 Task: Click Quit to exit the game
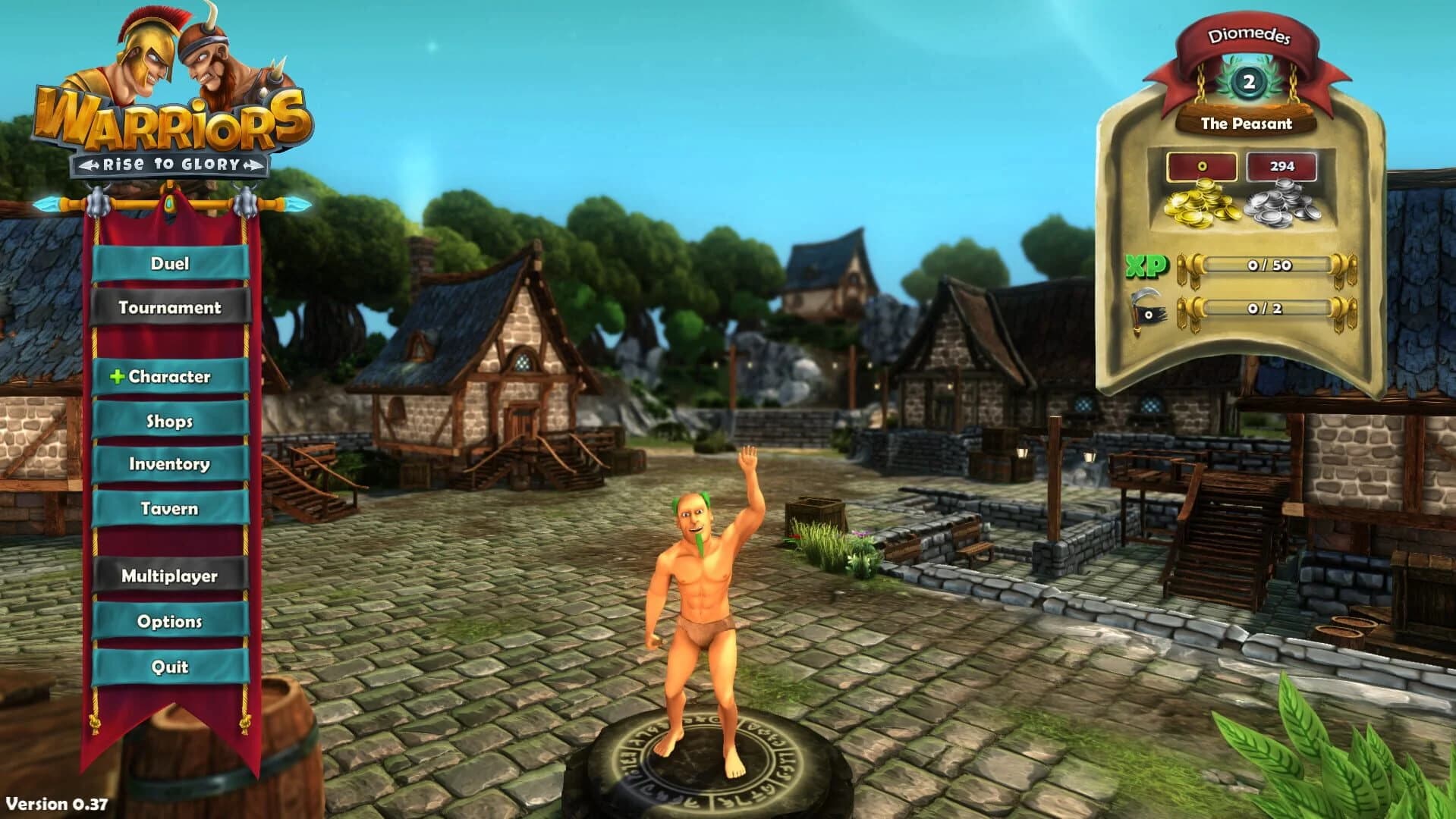(x=171, y=667)
